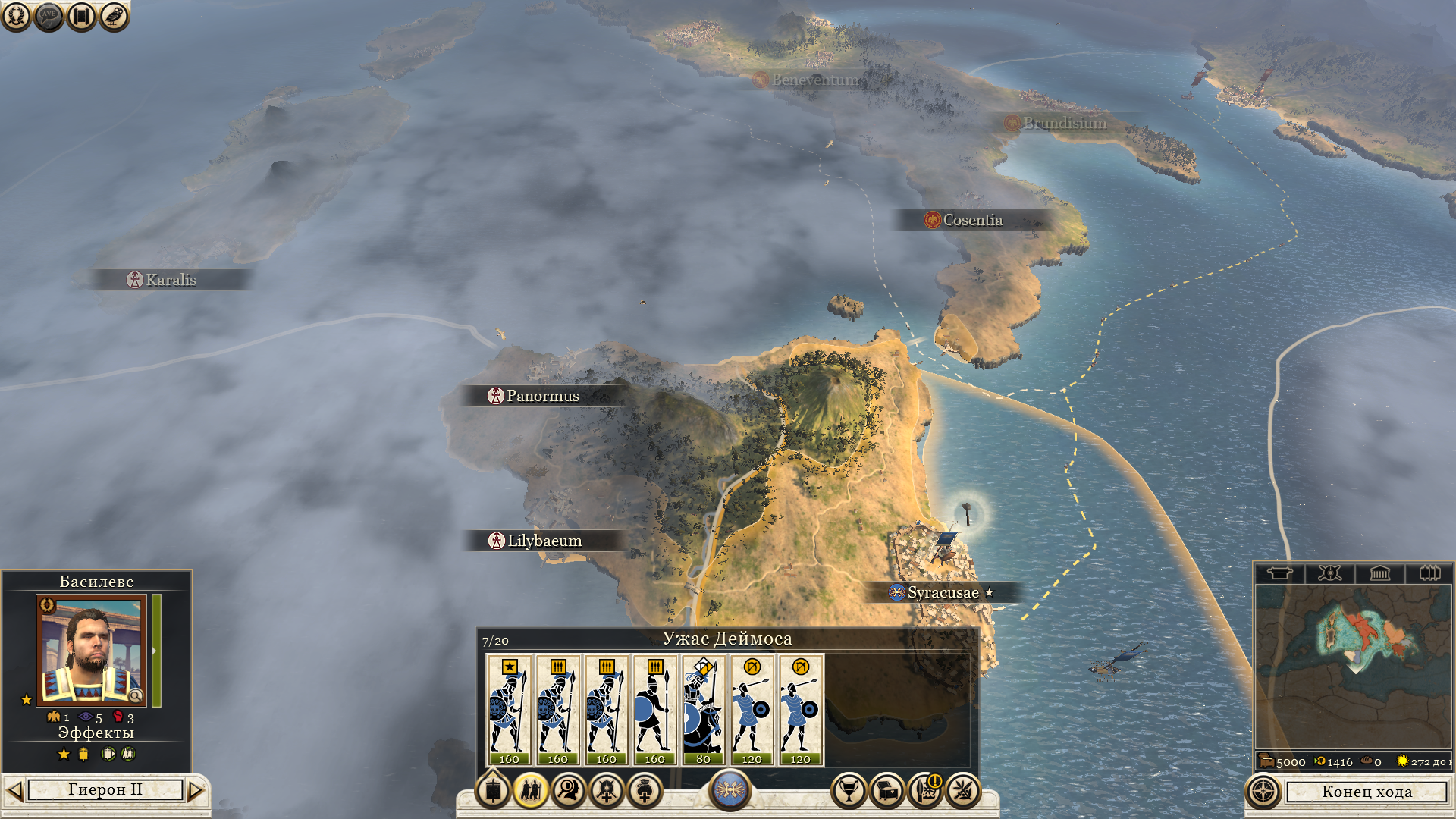Open Гиерон II character portrait details
1456x819 pixels.
[91, 651]
